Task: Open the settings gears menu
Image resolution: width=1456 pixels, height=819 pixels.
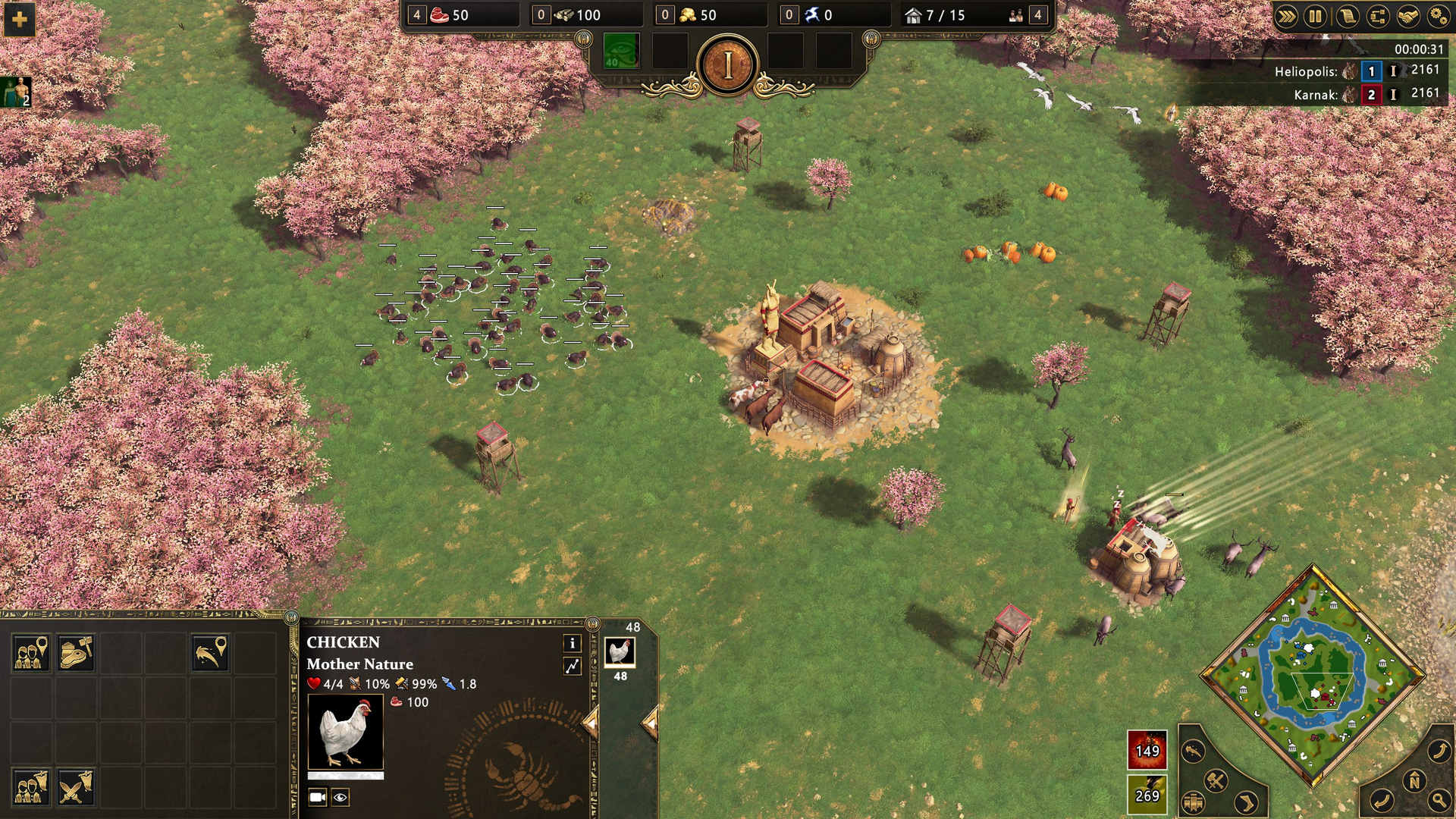Action: [x=1438, y=16]
